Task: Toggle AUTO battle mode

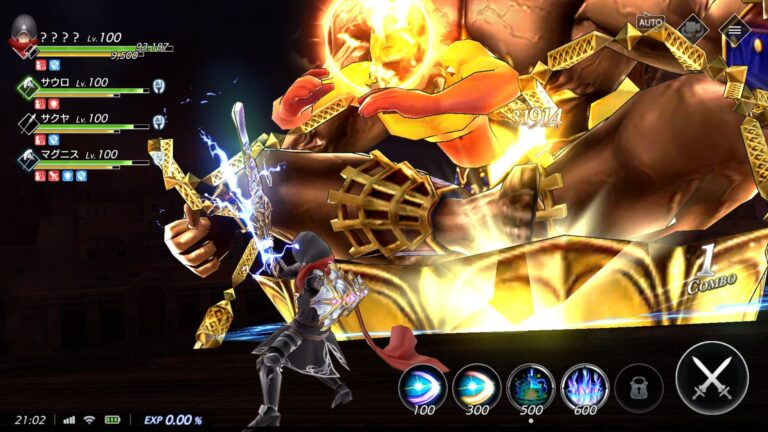Action: coord(650,22)
